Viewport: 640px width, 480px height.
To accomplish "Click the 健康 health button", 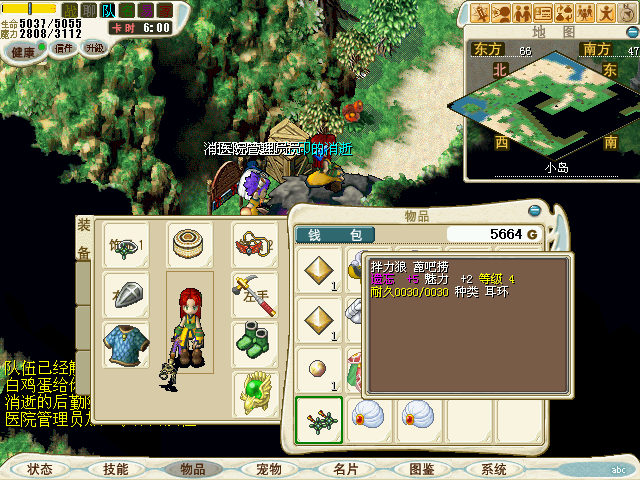I will click(22, 51).
